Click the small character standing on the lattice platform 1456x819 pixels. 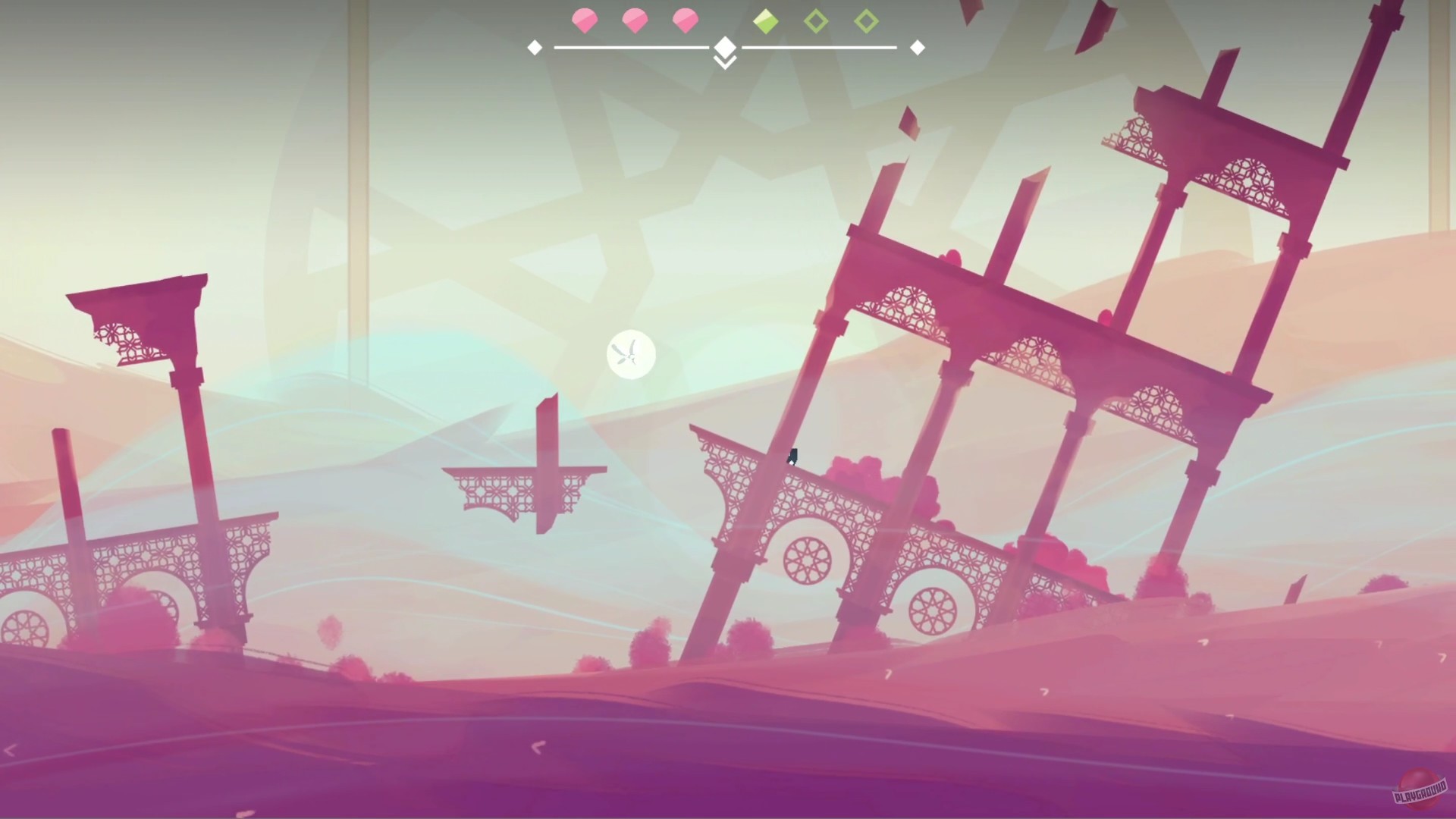coord(793,458)
